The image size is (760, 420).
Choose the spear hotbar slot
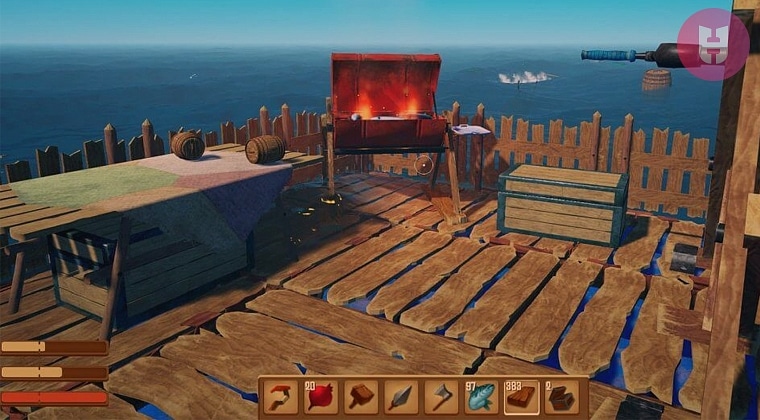pos(400,397)
